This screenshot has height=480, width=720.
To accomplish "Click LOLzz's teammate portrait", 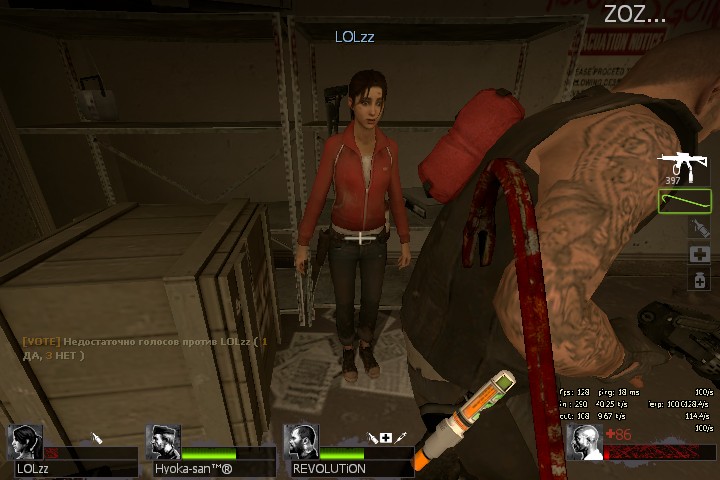I will [26, 442].
